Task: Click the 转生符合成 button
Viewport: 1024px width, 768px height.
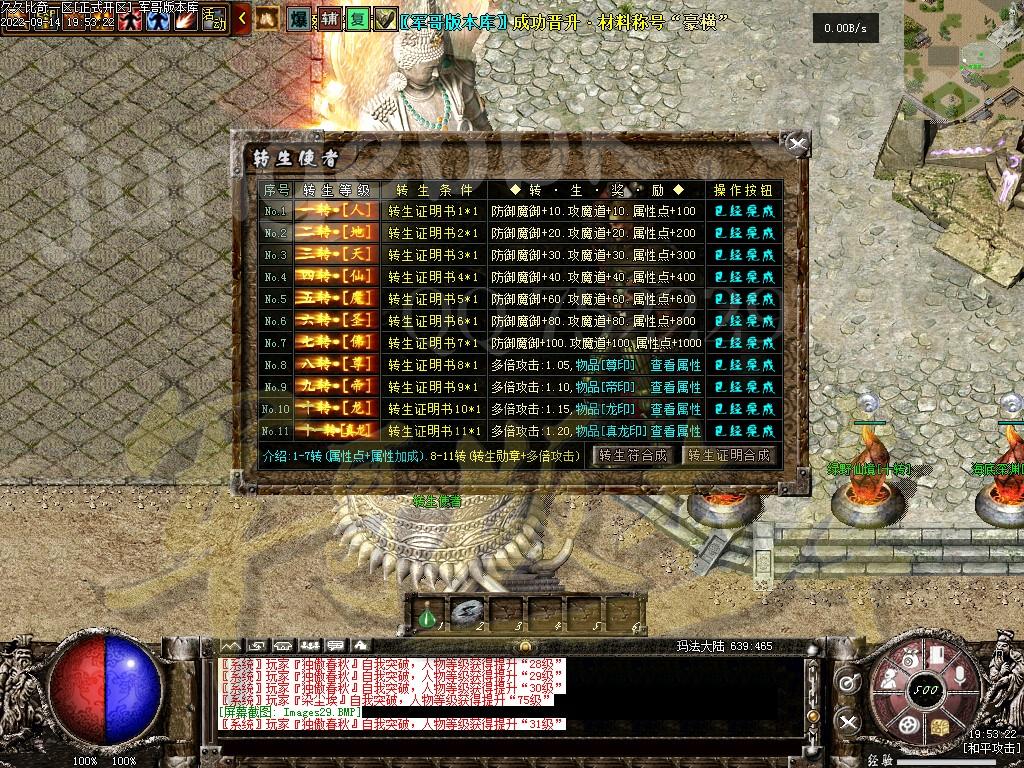Action: 633,455
